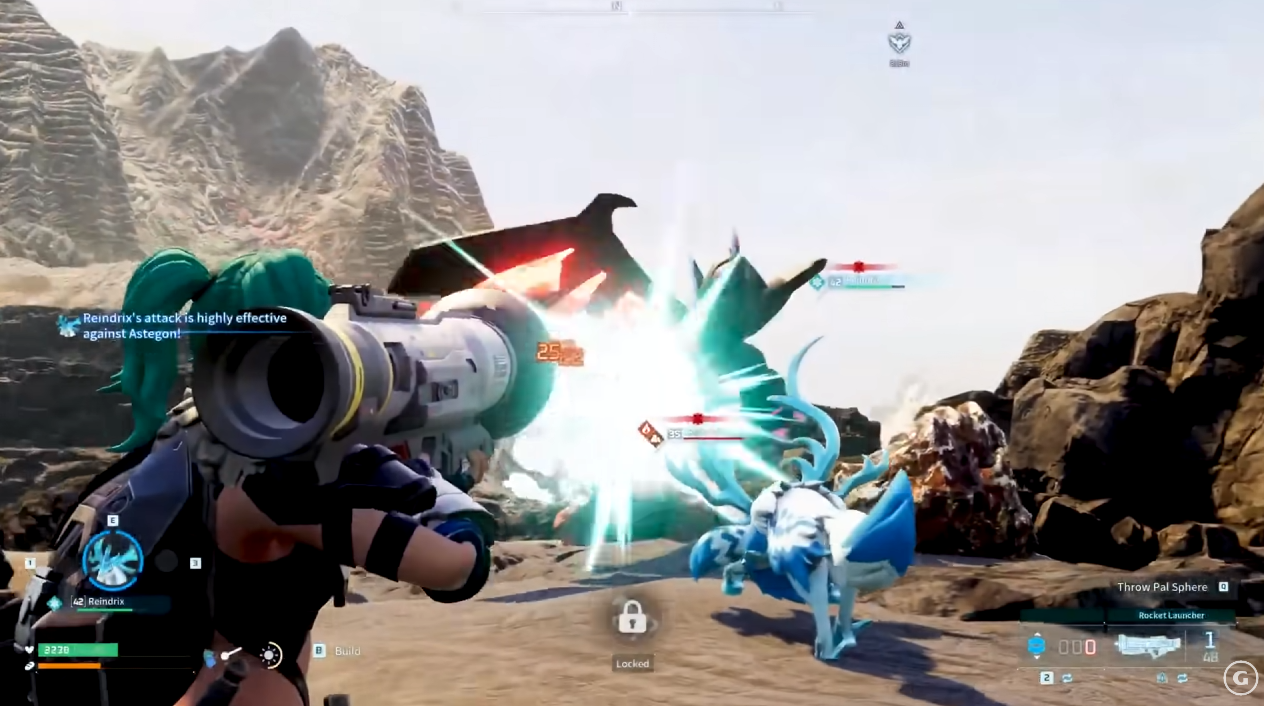The image size is (1264, 706).
Task: Choose the blue Pal Sphere slot
Action: click(1036, 646)
